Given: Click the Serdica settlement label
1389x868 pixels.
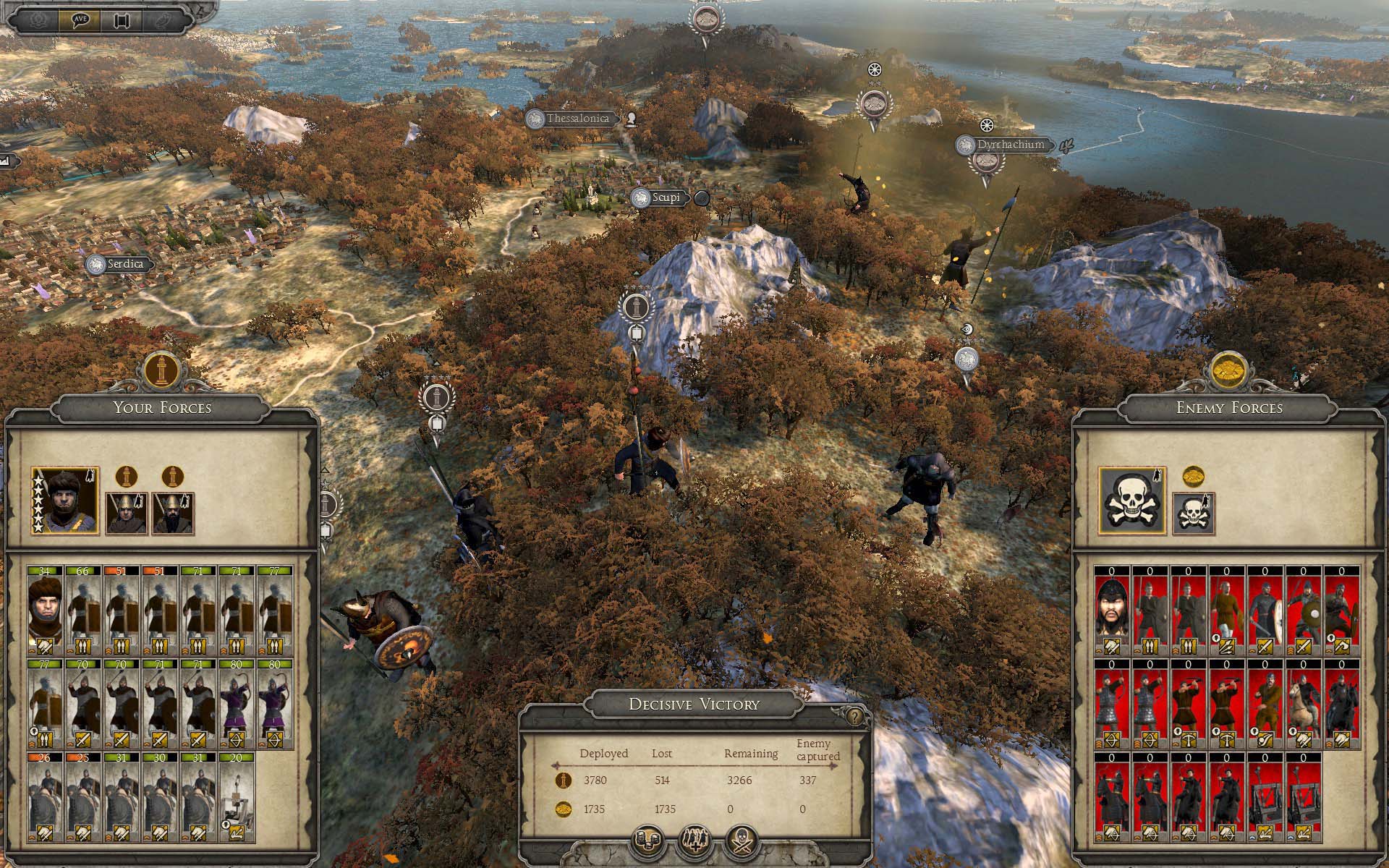Looking at the screenshot, I should [x=125, y=265].
